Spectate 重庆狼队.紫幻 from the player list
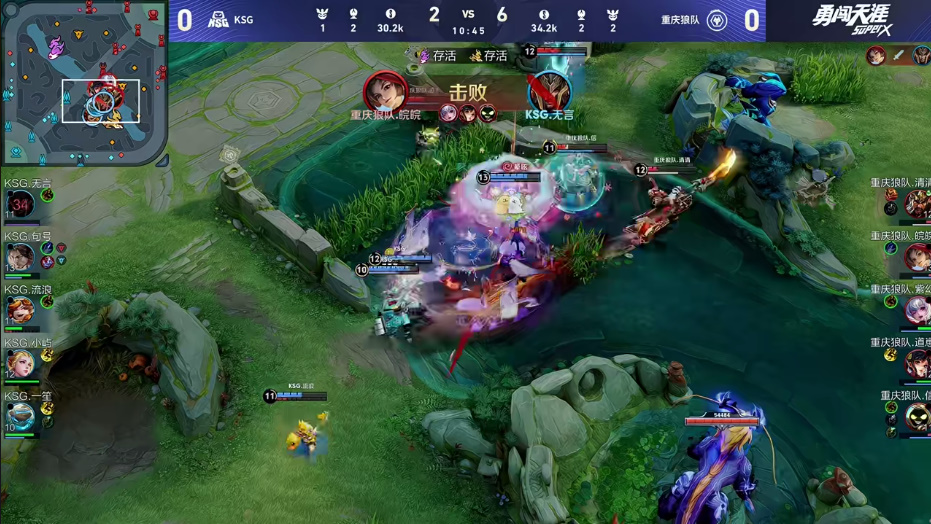The width and height of the screenshot is (931, 524). pyautogui.click(x=917, y=311)
